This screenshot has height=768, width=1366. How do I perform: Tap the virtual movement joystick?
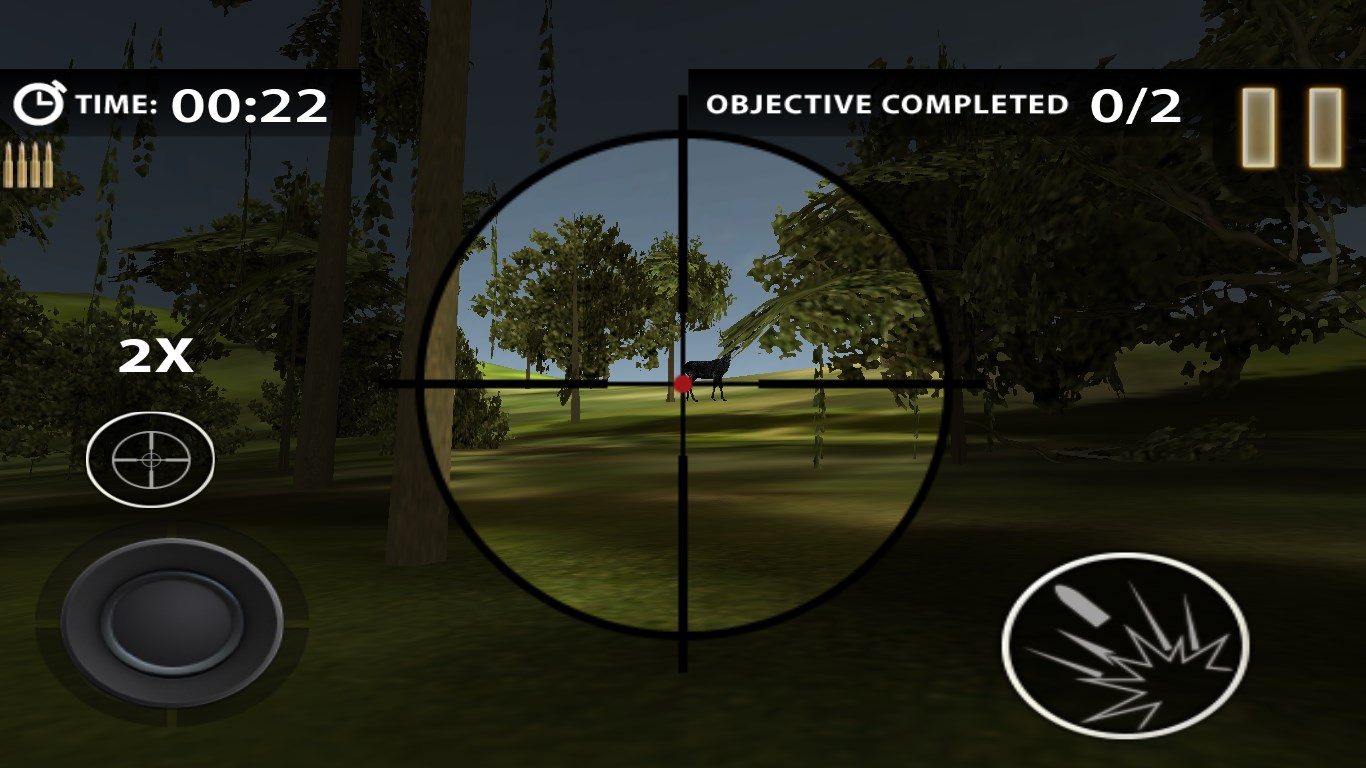coord(172,621)
